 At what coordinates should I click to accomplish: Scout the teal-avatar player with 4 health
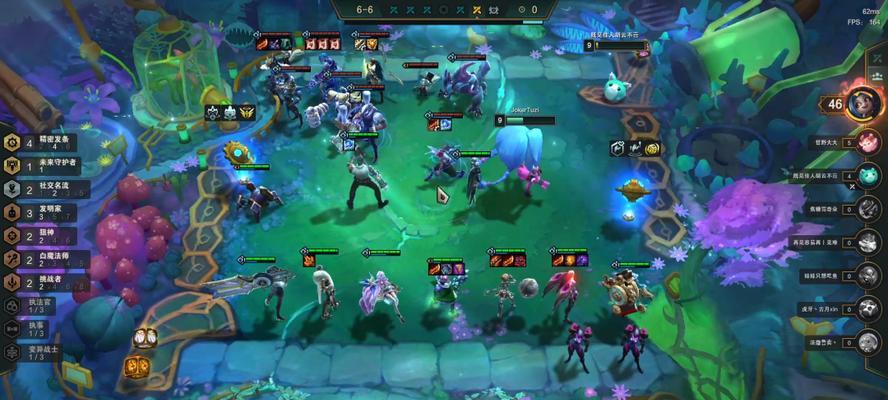pyautogui.click(x=867, y=175)
